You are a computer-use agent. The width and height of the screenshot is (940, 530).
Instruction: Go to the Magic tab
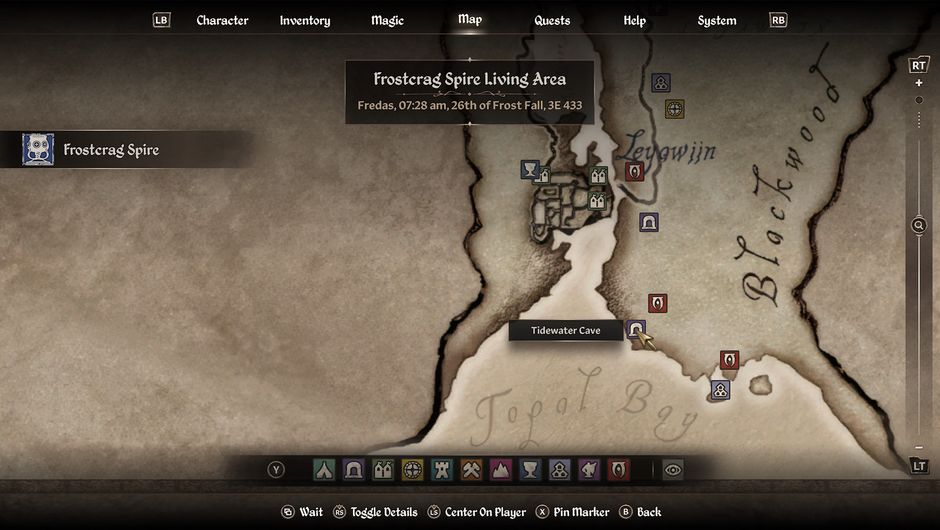point(386,20)
